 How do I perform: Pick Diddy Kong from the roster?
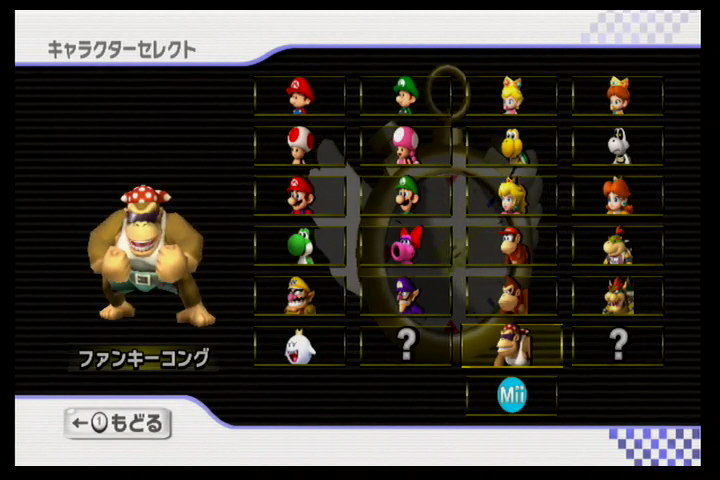coord(511,245)
